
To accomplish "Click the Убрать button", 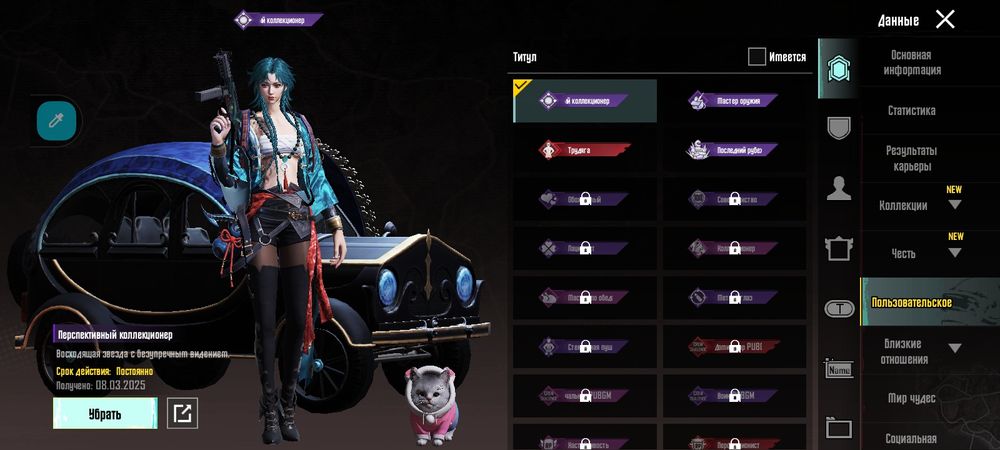I will tap(105, 413).
